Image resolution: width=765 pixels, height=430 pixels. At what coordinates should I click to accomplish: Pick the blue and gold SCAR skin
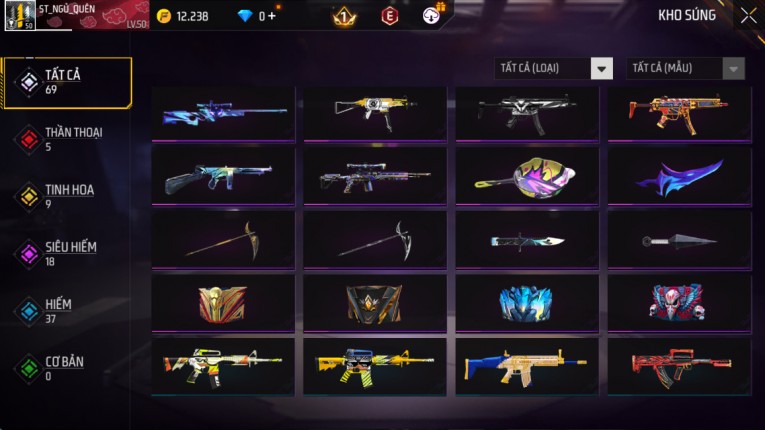(x=527, y=366)
